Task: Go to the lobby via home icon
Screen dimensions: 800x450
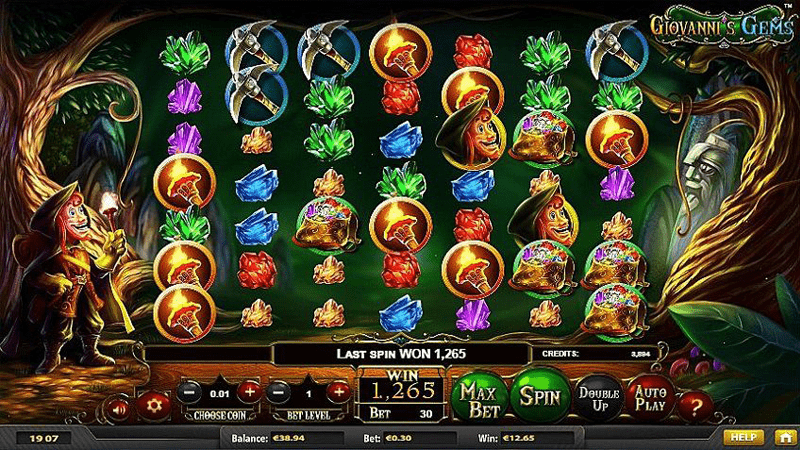Action: click(783, 438)
